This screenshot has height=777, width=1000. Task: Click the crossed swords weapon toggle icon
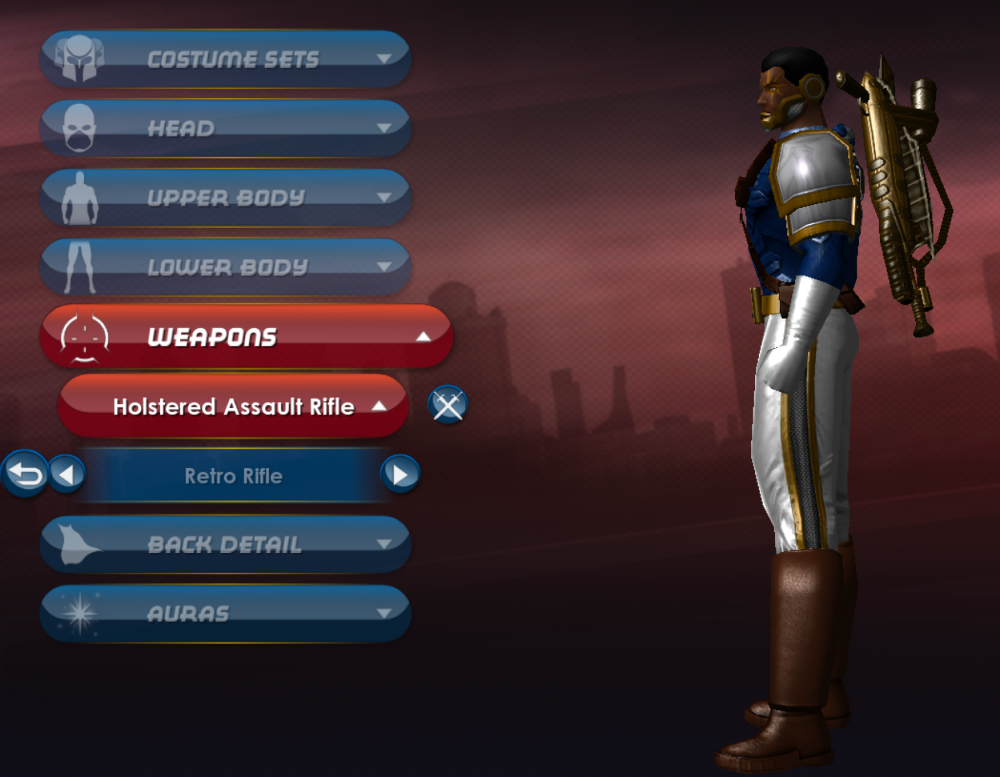[447, 405]
